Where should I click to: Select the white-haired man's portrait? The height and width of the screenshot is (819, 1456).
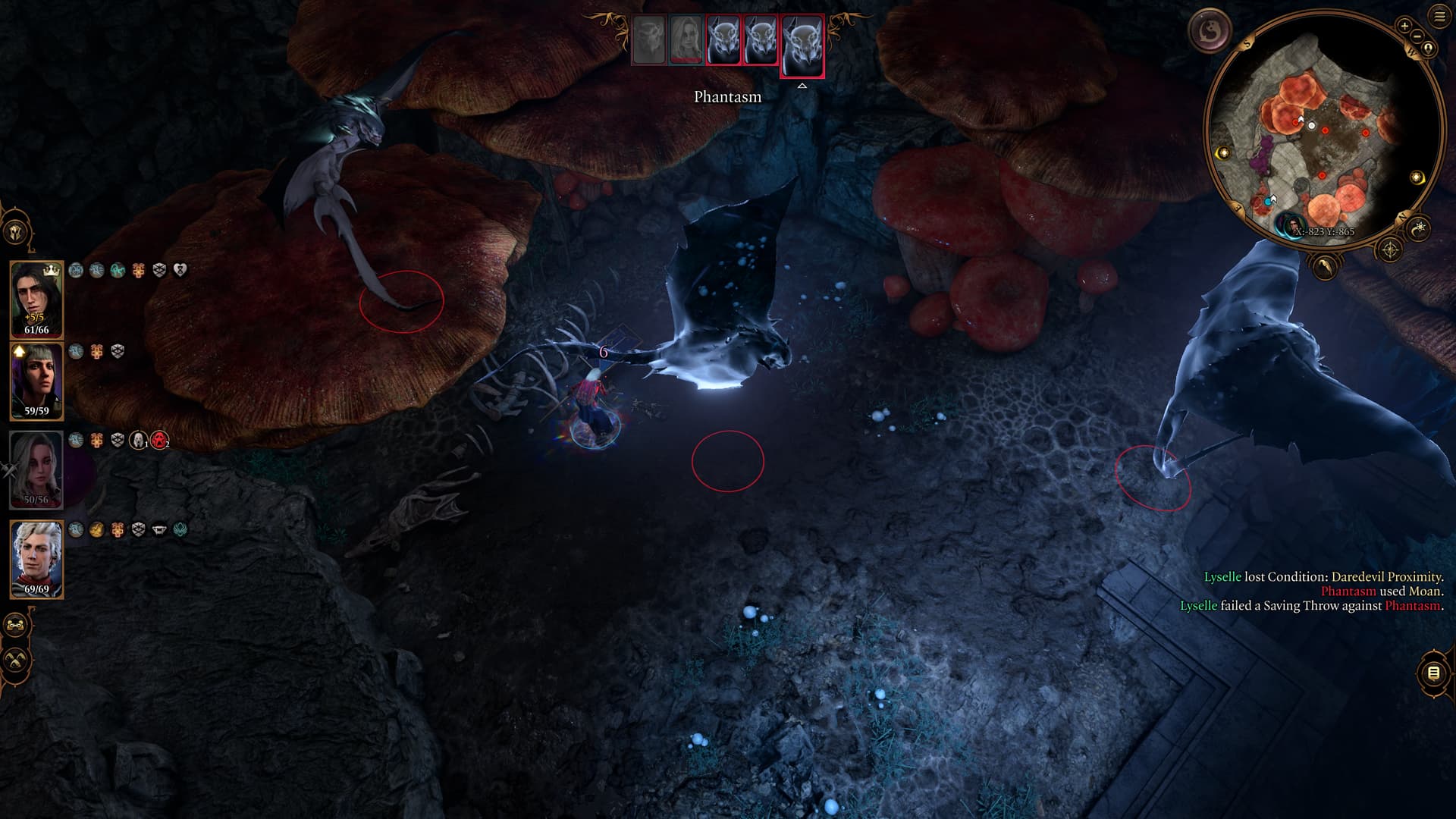point(36,559)
